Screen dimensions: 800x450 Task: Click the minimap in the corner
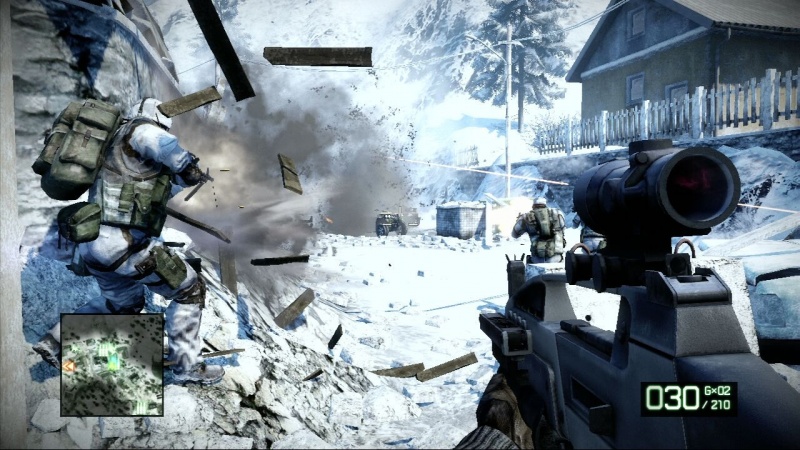click(112, 364)
